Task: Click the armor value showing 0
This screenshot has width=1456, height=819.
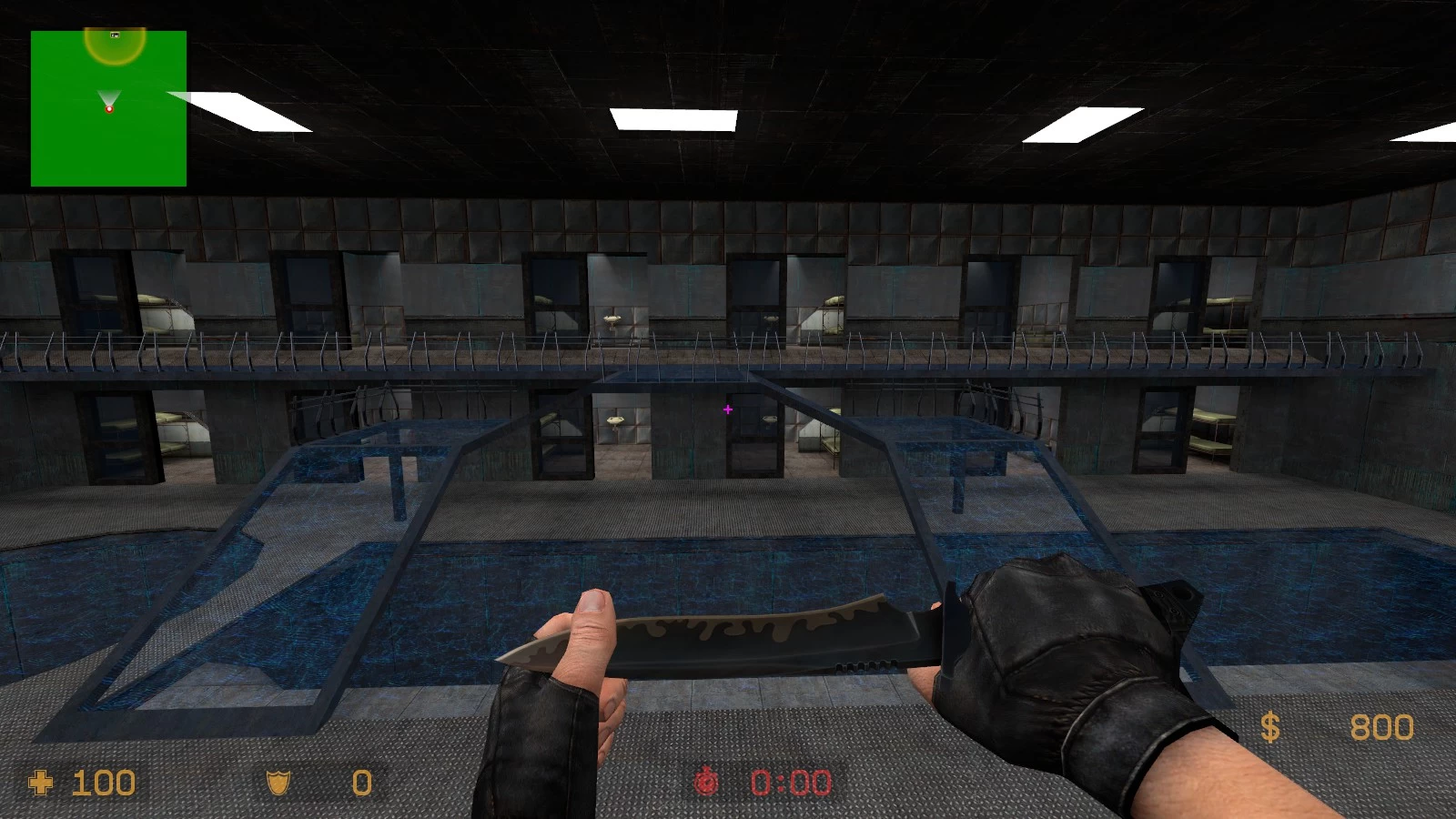Action: coord(360,783)
